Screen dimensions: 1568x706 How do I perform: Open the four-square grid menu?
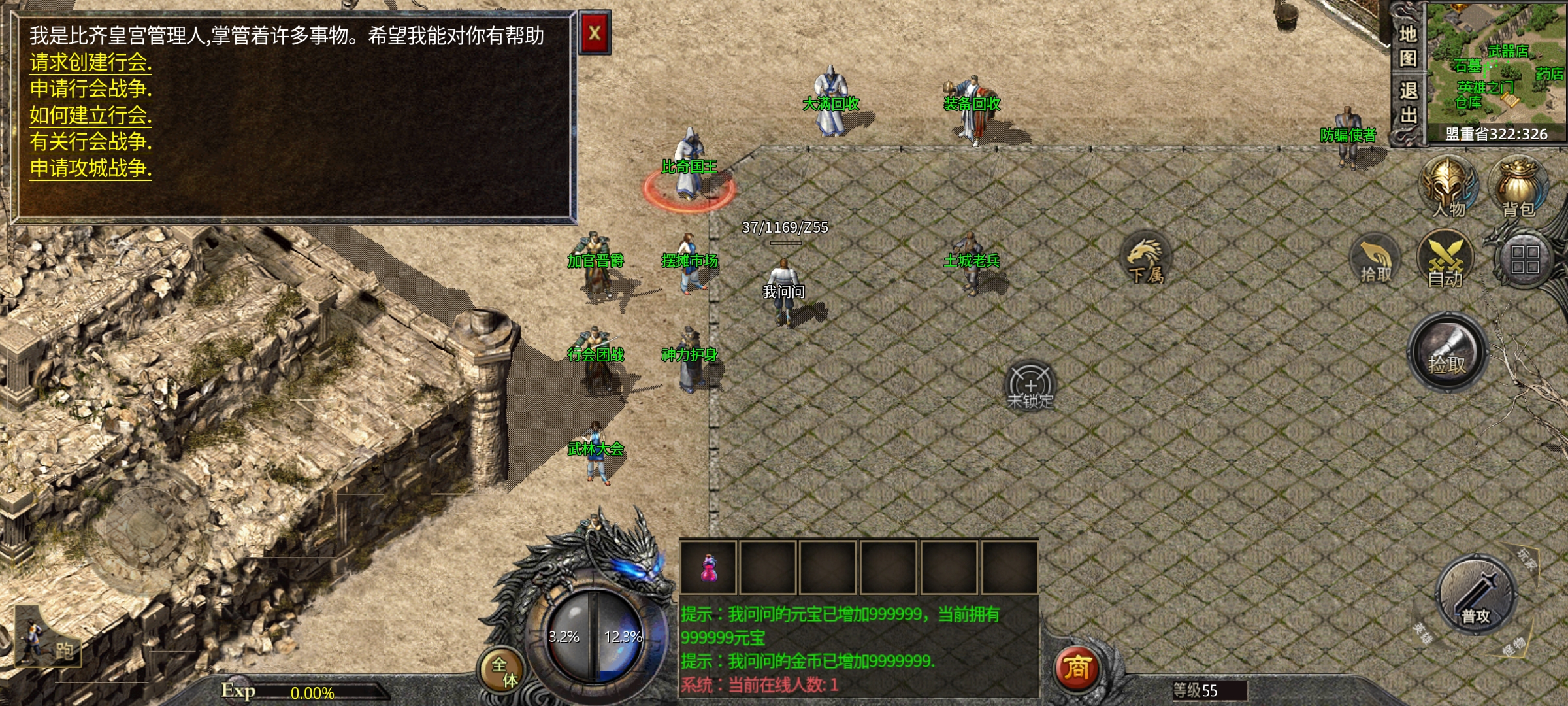1525,260
